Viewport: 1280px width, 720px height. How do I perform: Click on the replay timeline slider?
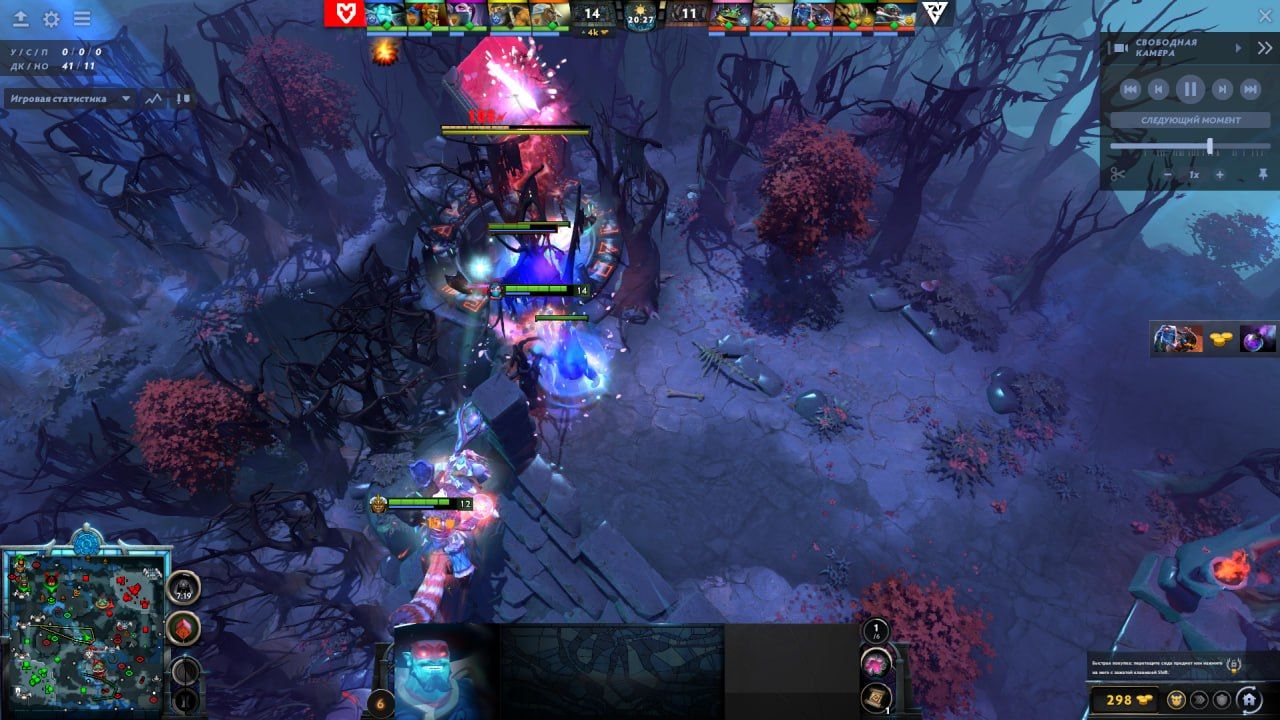1211,146
